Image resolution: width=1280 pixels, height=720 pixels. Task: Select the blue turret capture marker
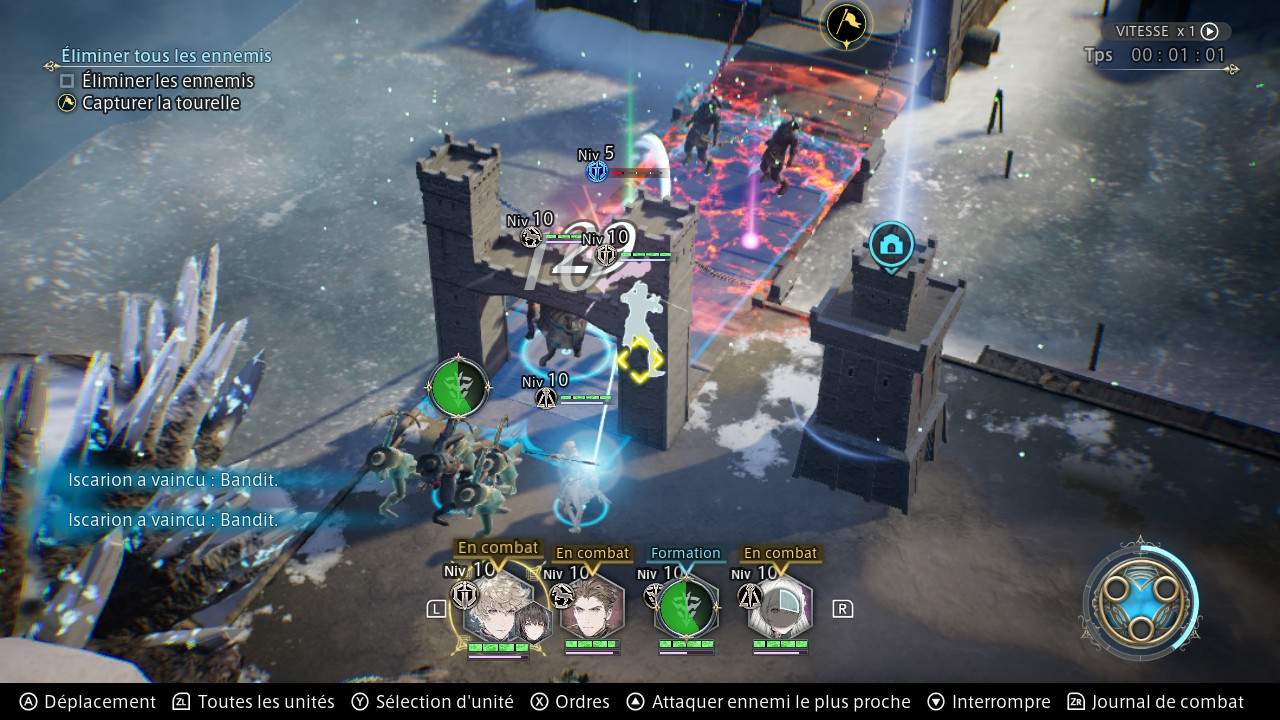(x=891, y=246)
